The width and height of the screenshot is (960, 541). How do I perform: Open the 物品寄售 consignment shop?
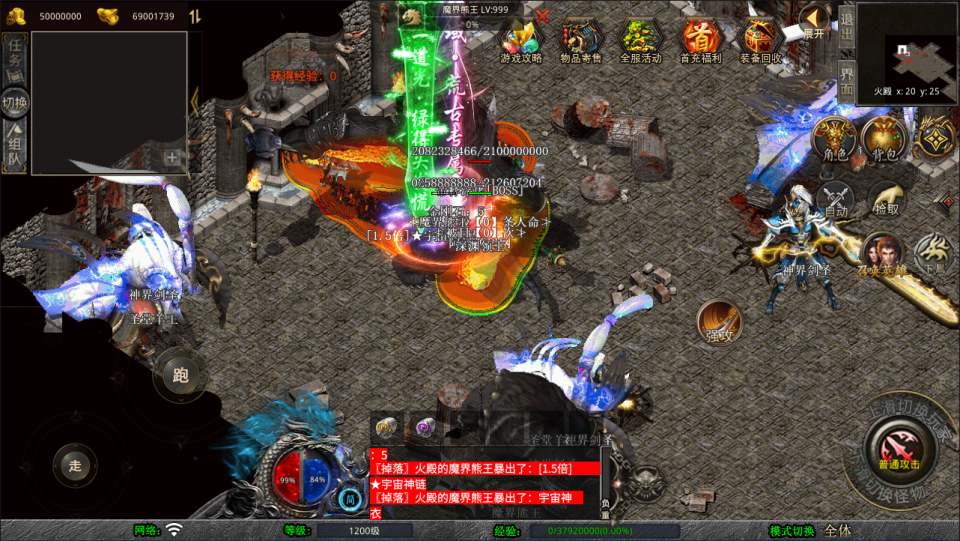click(x=580, y=40)
